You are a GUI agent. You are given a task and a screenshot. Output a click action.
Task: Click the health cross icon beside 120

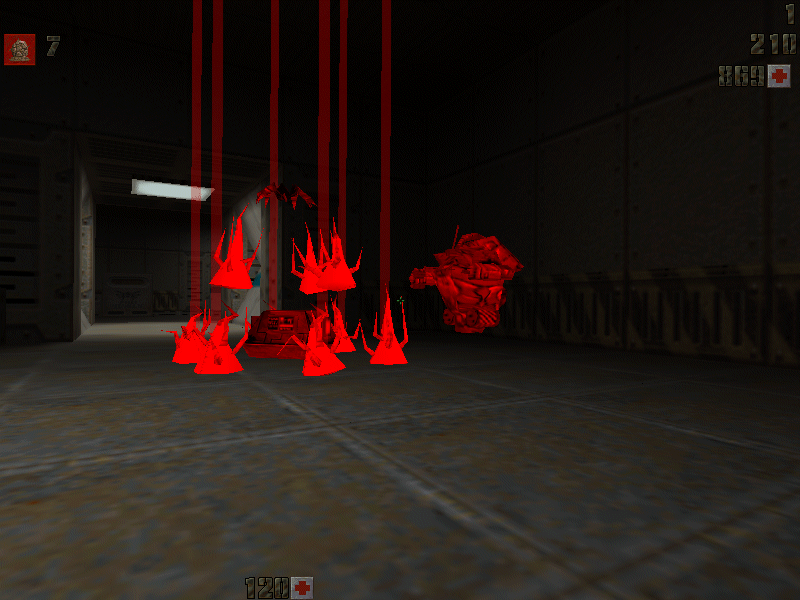click(x=302, y=587)
